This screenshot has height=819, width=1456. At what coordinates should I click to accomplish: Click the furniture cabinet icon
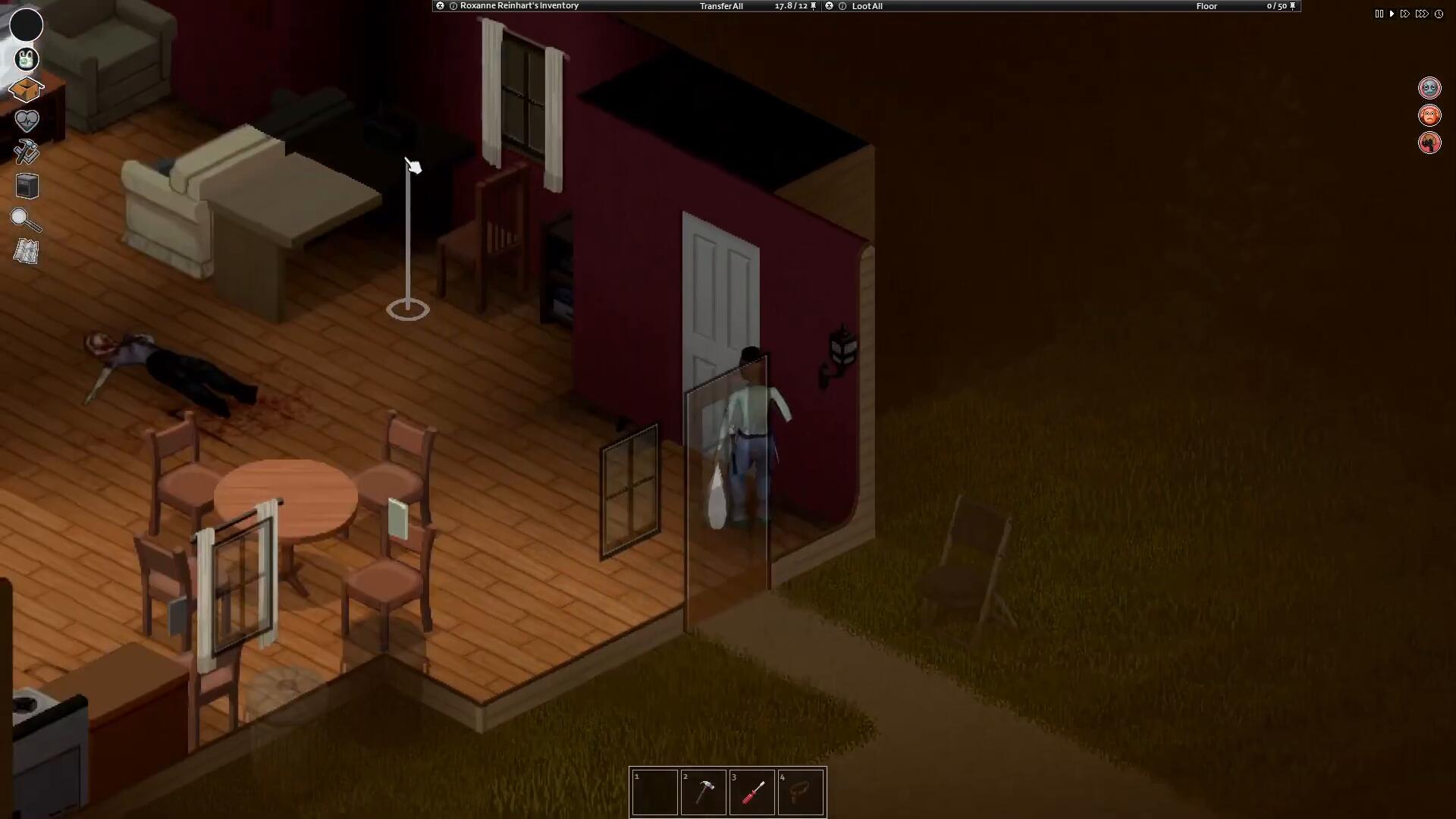click(27, 186)
